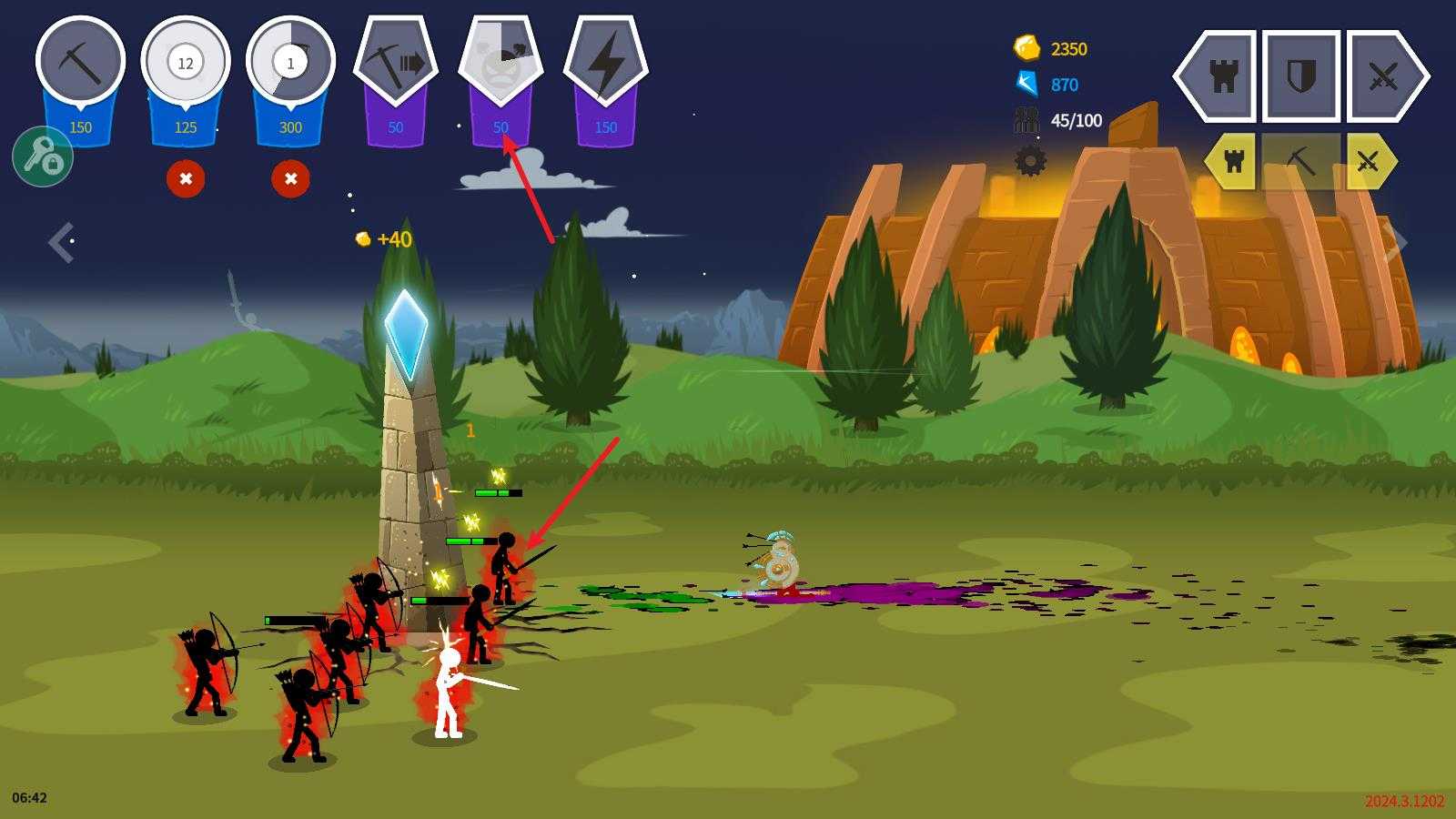Cancel the queued 125-gold unit
This screenshot has width=1456, height=819.
pos(186,178)
